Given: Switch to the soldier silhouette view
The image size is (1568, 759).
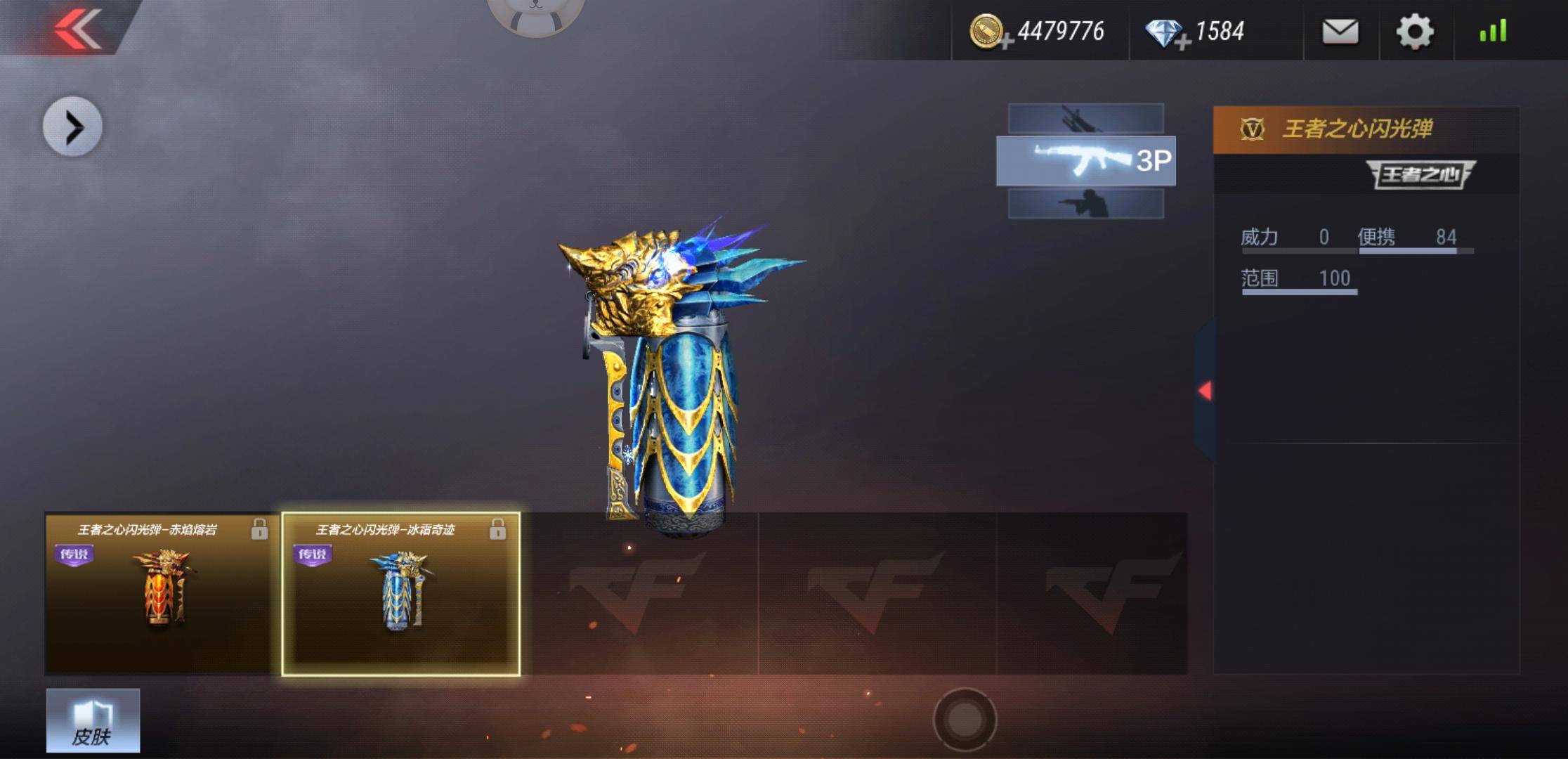Looking at the screenshot, I should (1085, 204).
